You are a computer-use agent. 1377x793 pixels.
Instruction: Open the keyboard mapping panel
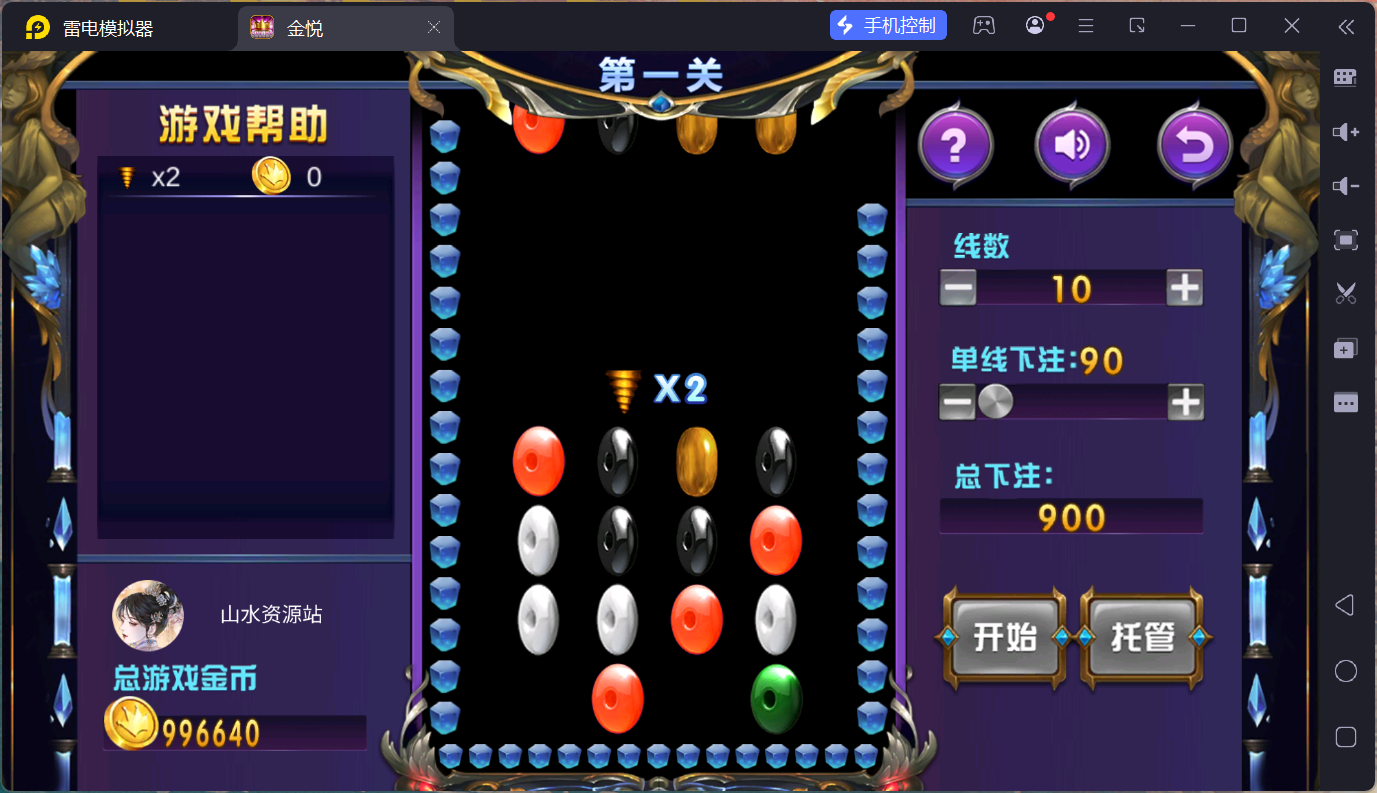click(1345, 77)
